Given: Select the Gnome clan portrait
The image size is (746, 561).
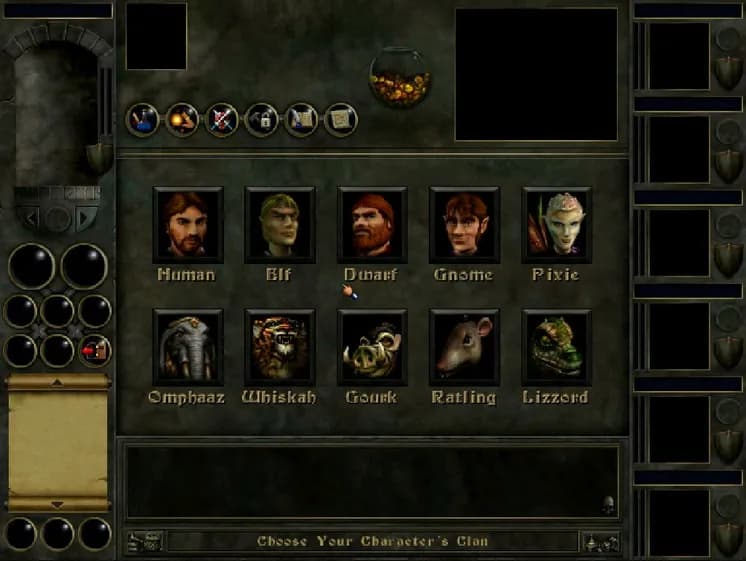Looking at the screenshot, I should tap(464, 224).
